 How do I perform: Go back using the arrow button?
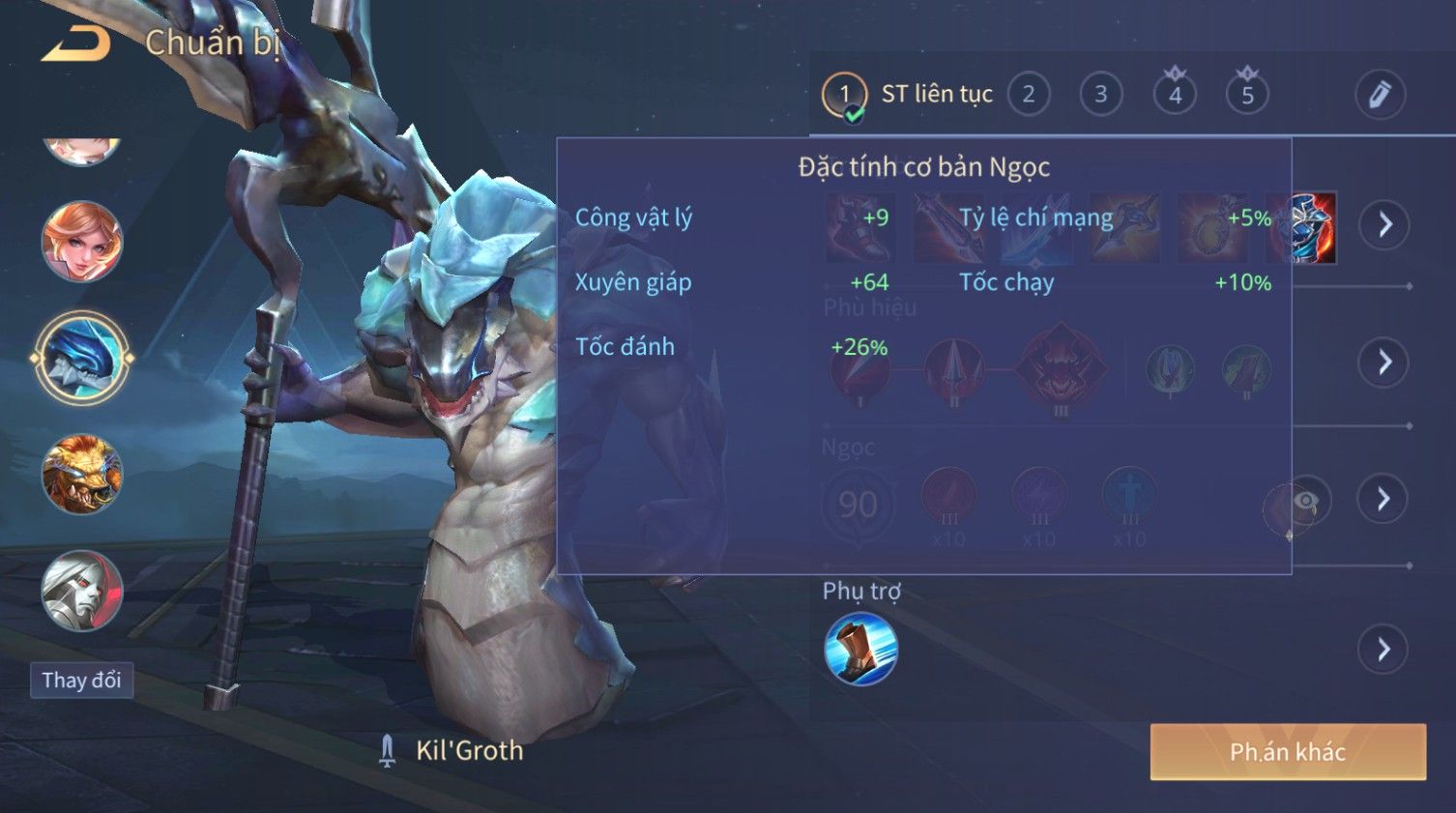click(x=75, y=43)
